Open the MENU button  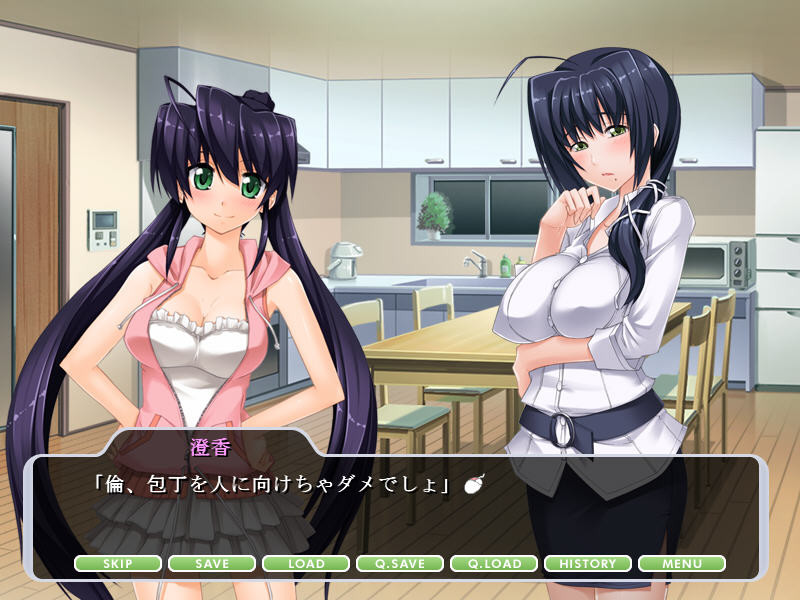(682, 564)
